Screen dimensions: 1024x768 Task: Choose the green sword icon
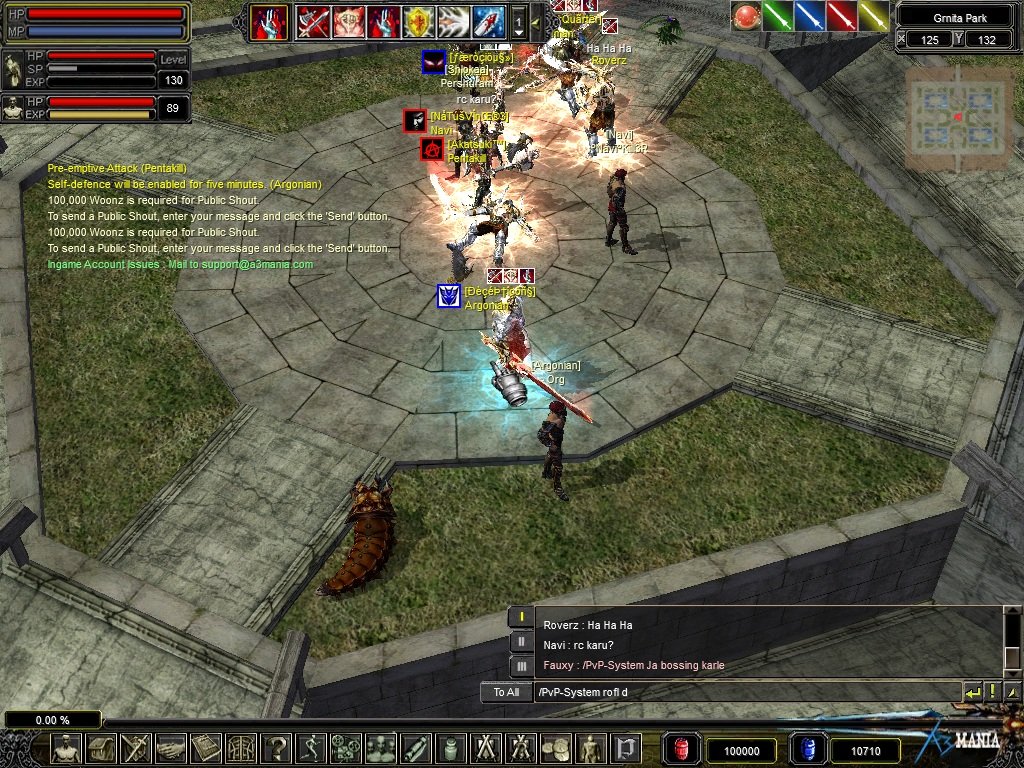[778, 16]
